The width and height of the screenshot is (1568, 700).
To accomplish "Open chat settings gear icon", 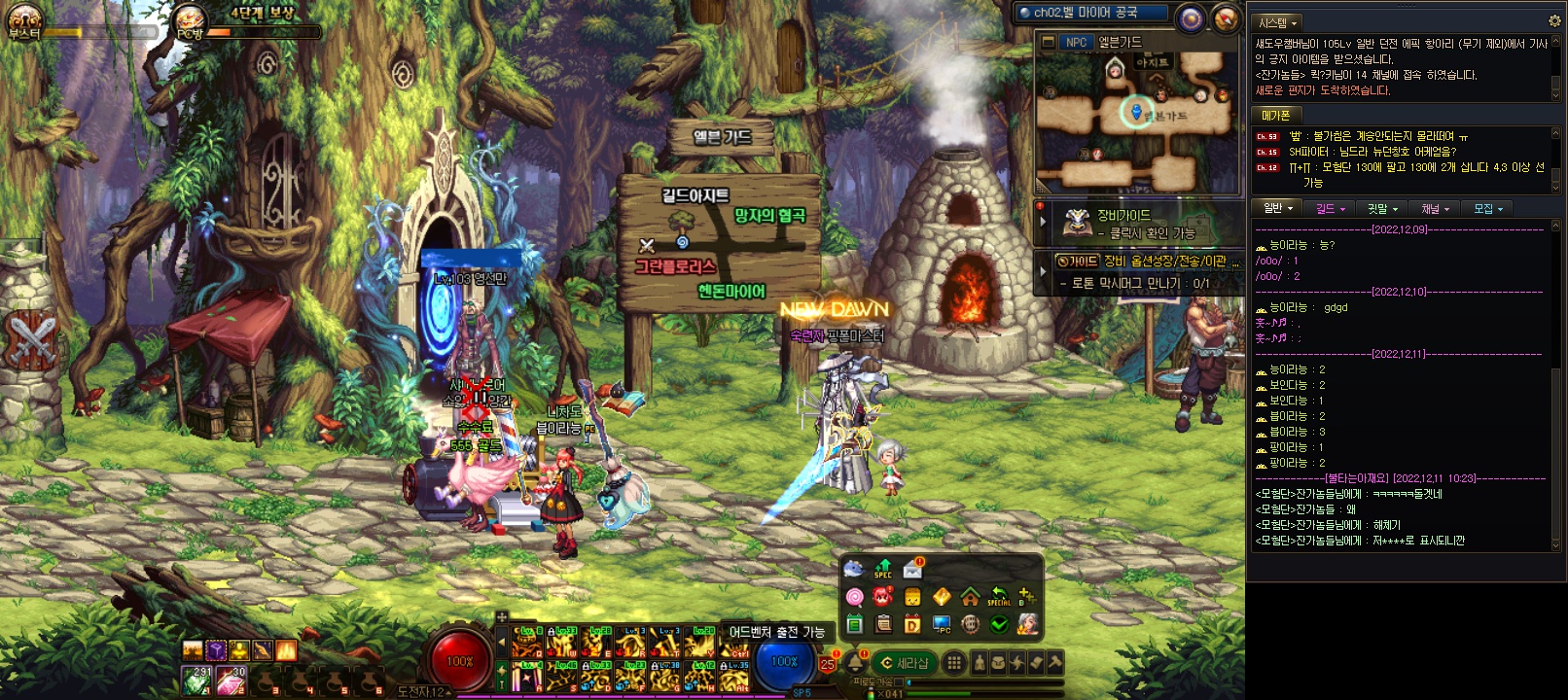I will pos(1553,20).
